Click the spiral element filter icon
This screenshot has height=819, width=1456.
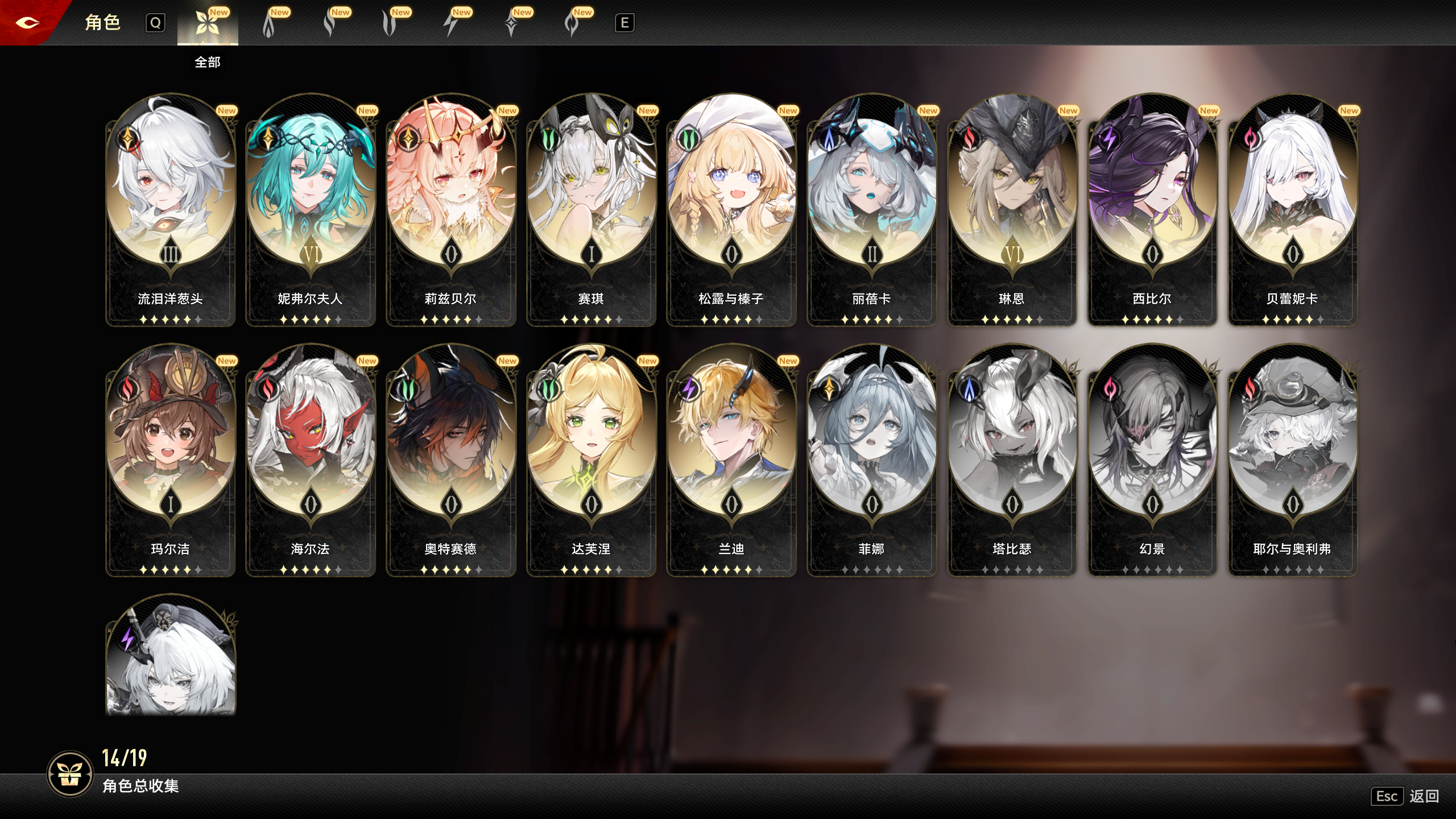point(571,24)
